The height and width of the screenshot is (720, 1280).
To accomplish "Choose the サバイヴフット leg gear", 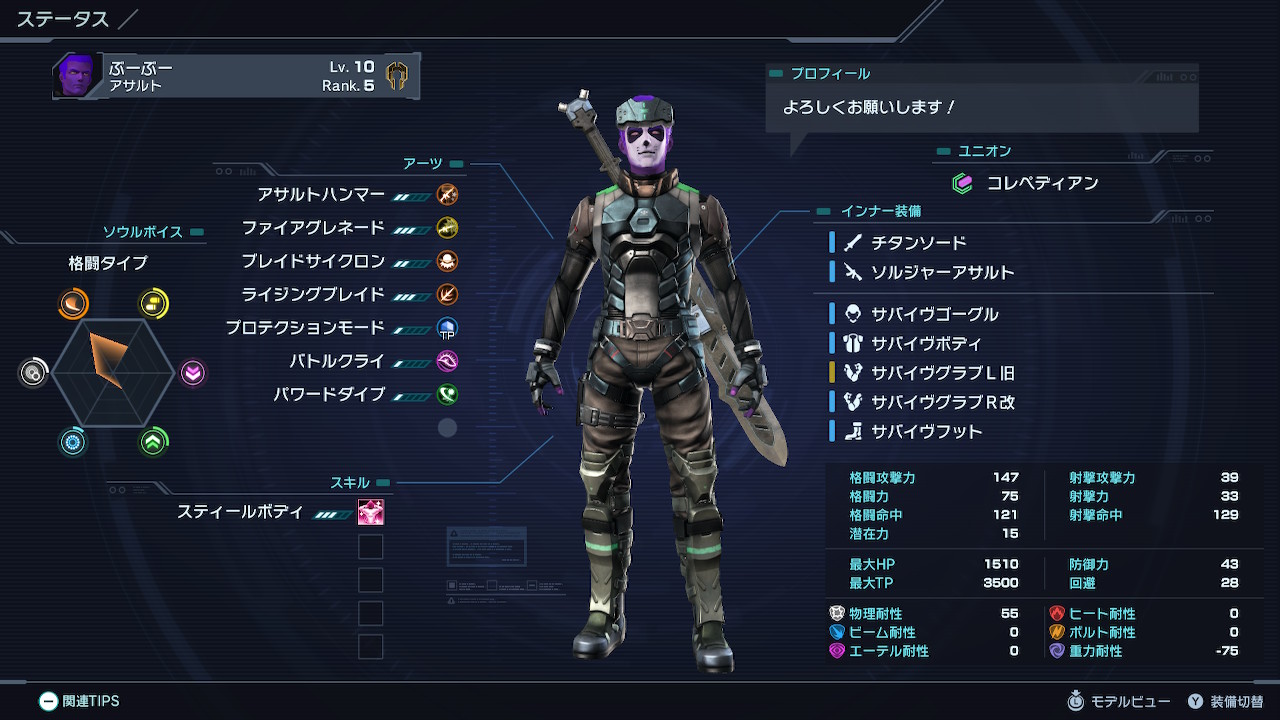I will click(926, 432).
